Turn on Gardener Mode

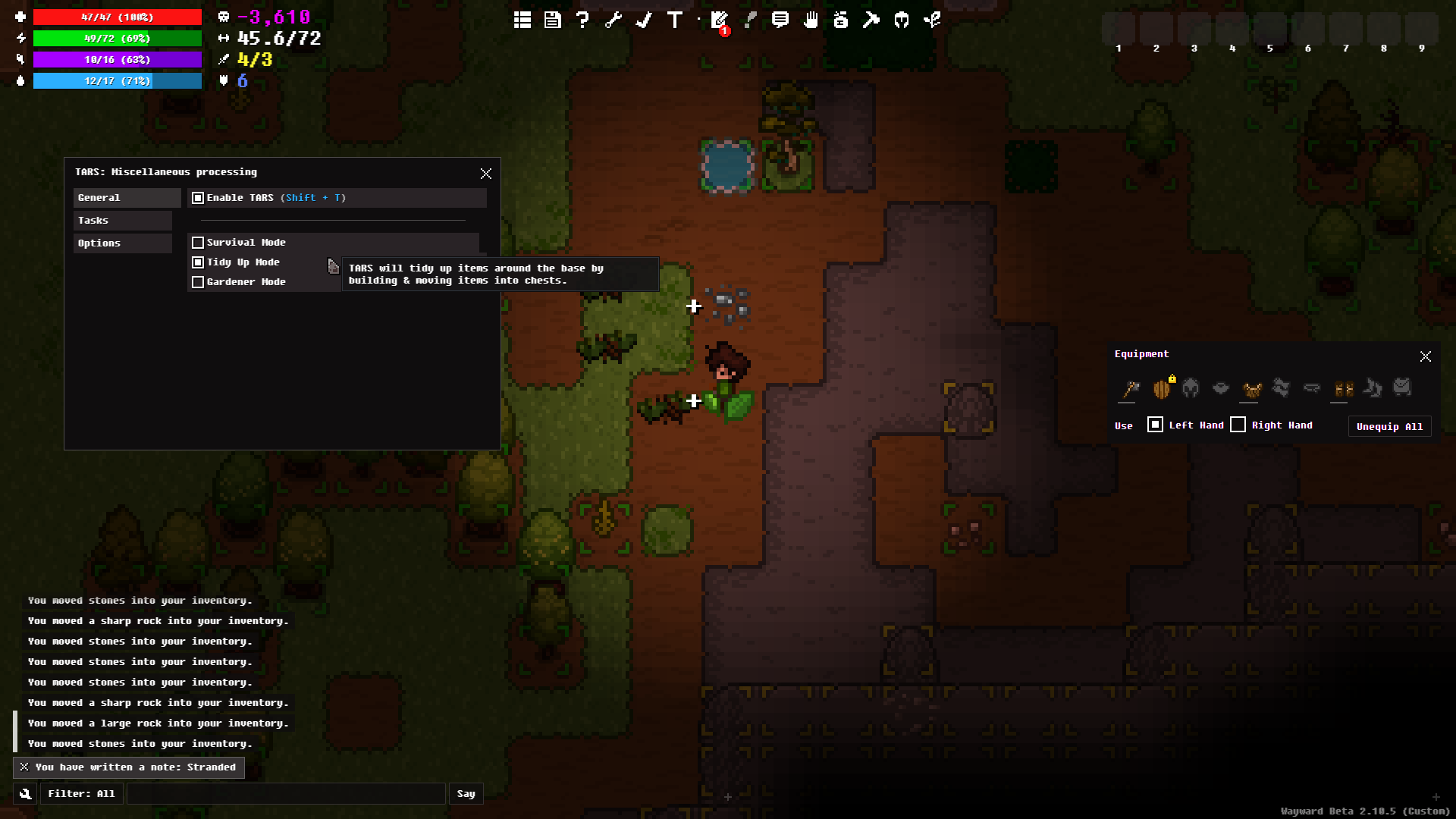click(198, 282)
